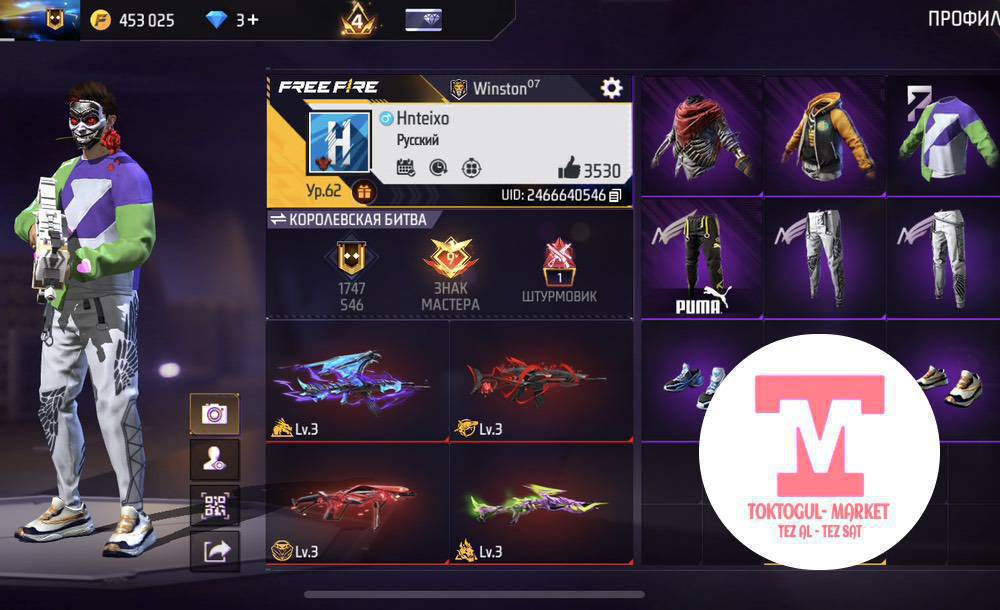Image resolution: width=1000 pixels, height=610 pixels.
Task: Open the Знак Мастера badge
Action: pos(449,272)
